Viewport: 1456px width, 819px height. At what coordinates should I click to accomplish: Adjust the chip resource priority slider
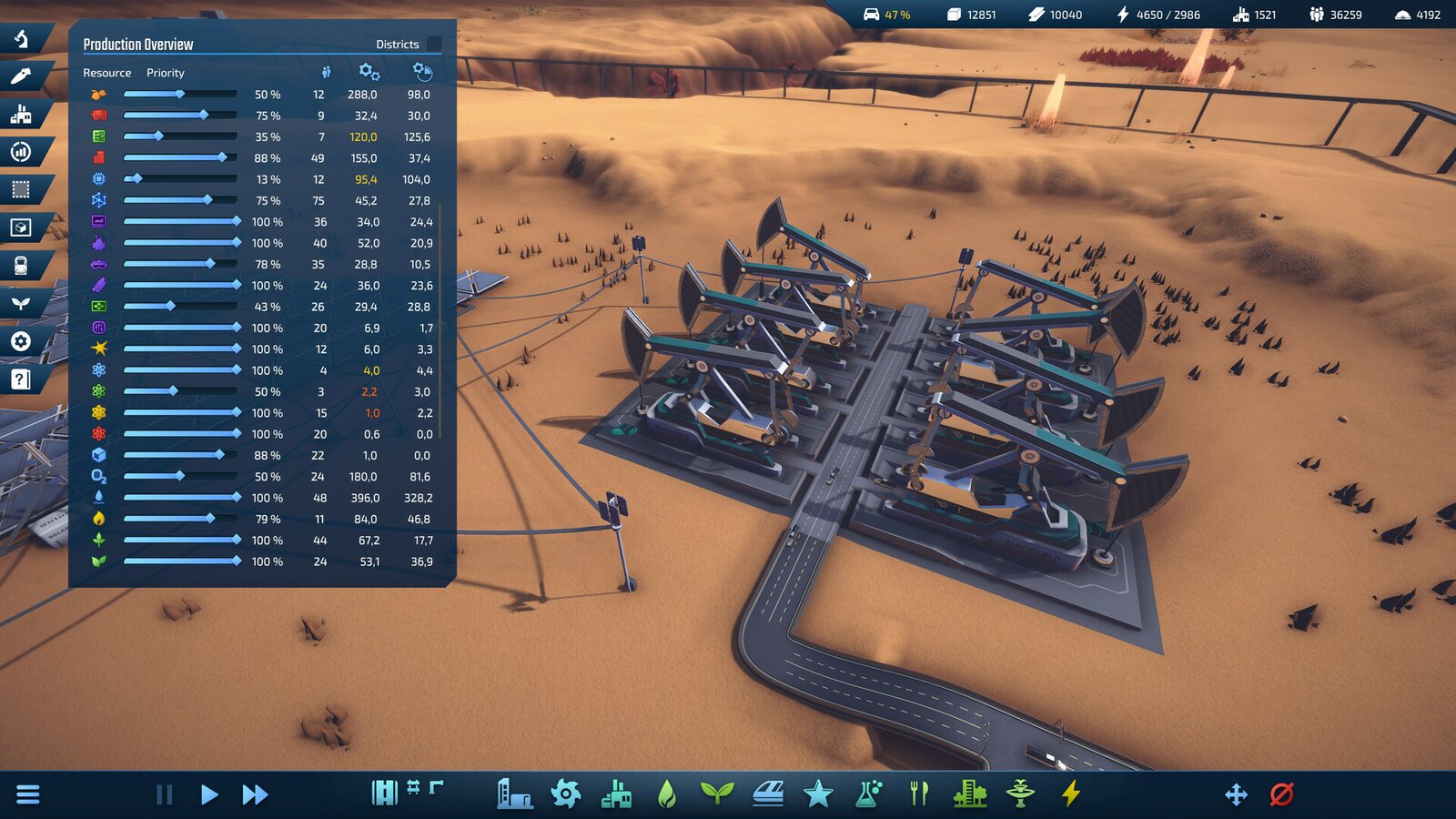(x=136, y=179)
